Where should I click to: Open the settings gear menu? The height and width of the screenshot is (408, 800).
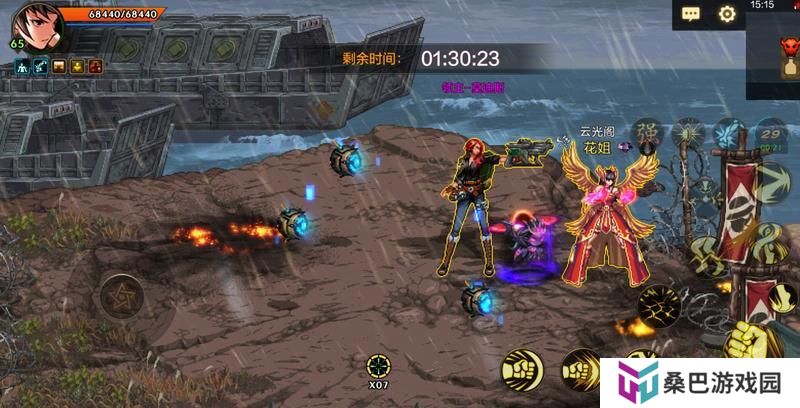click(x=727, y=14)
